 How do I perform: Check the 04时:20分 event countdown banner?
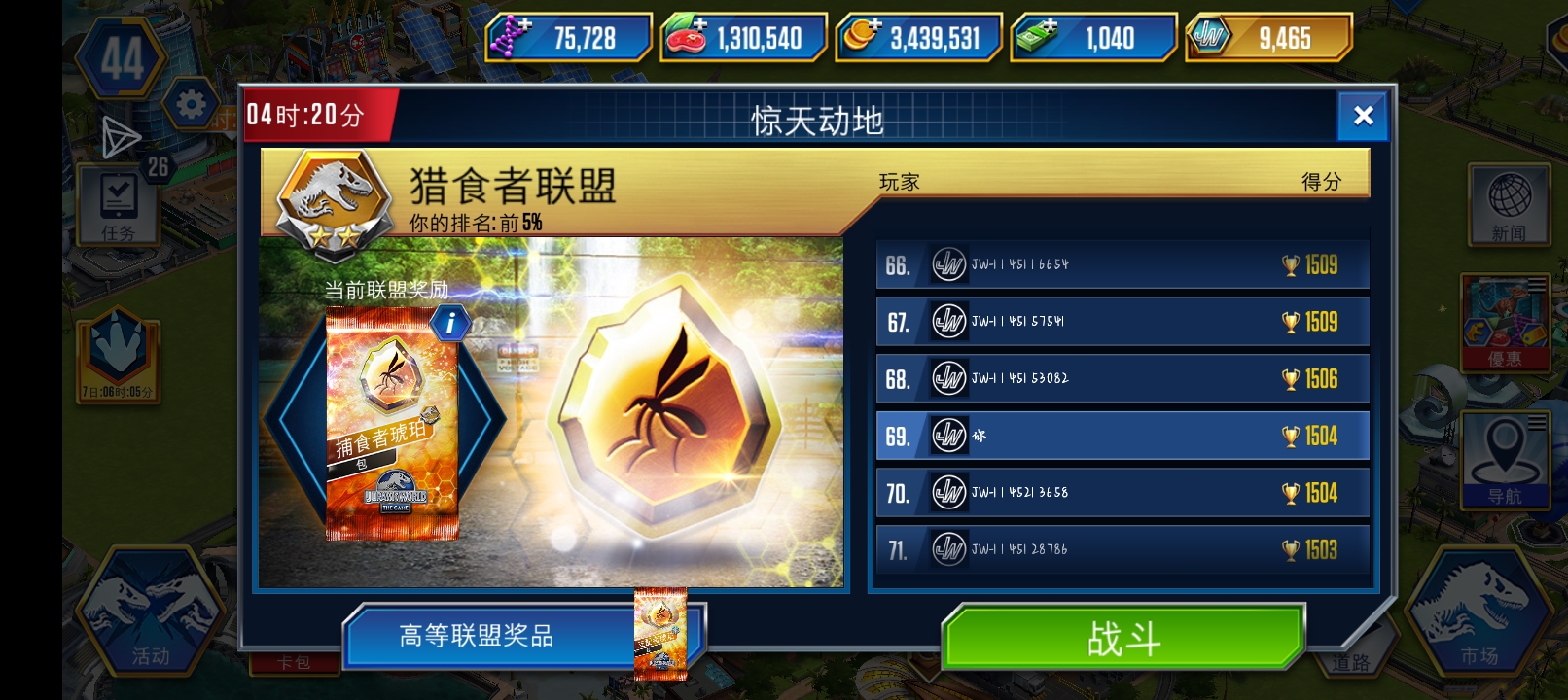click(303, 116)
